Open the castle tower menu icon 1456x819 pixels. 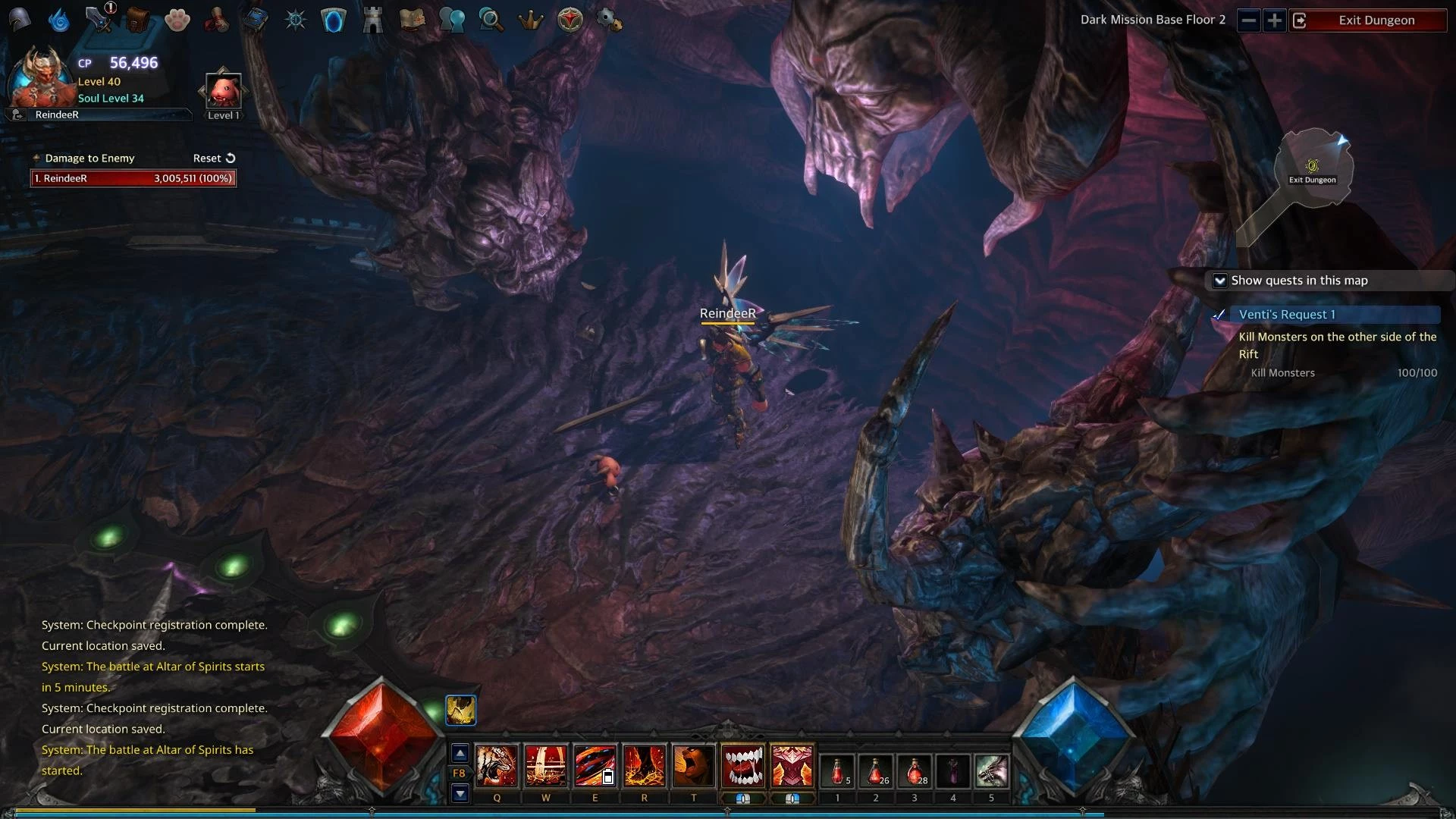[372, 20]
